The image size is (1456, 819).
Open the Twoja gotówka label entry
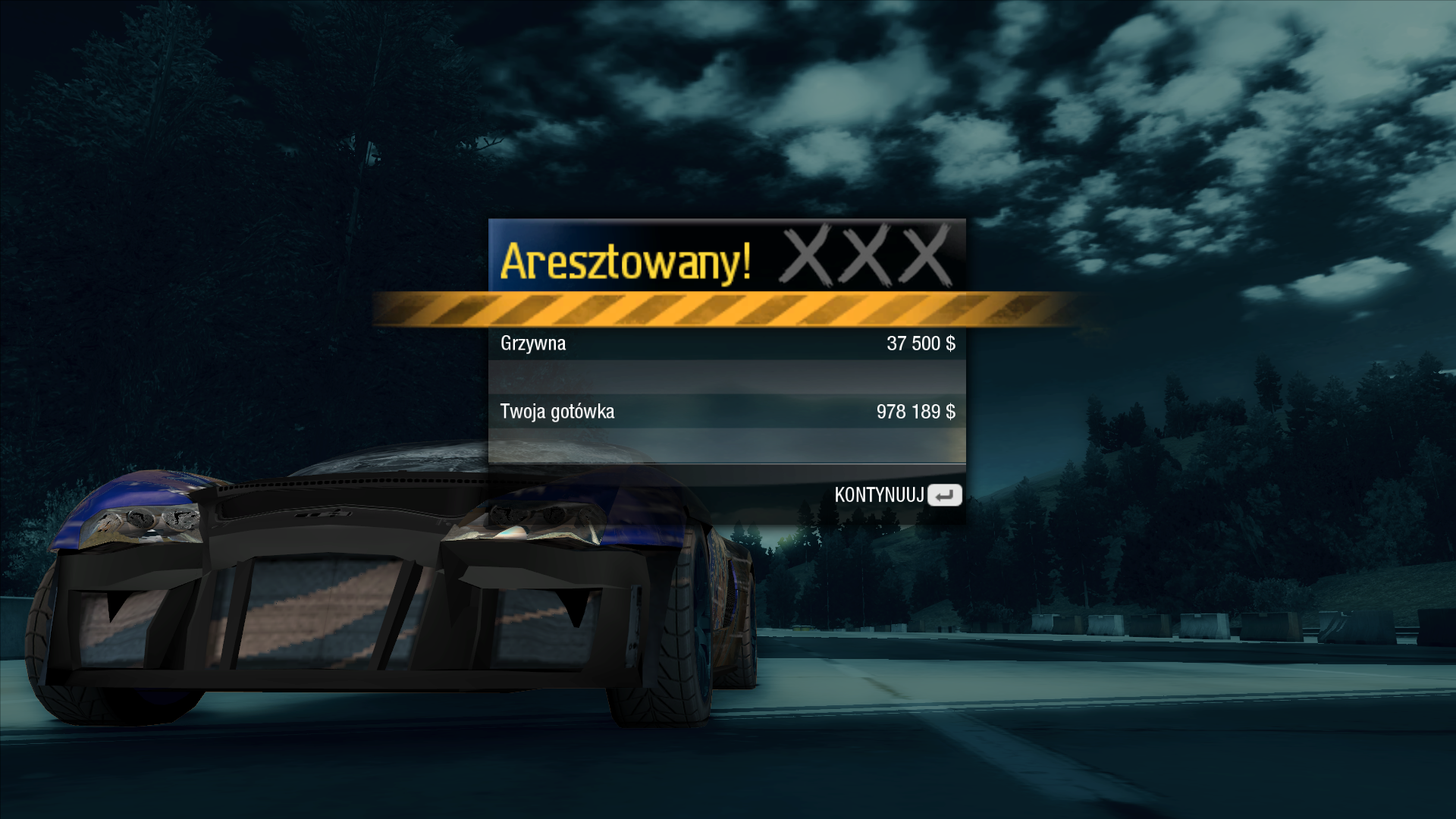(559, 412)
